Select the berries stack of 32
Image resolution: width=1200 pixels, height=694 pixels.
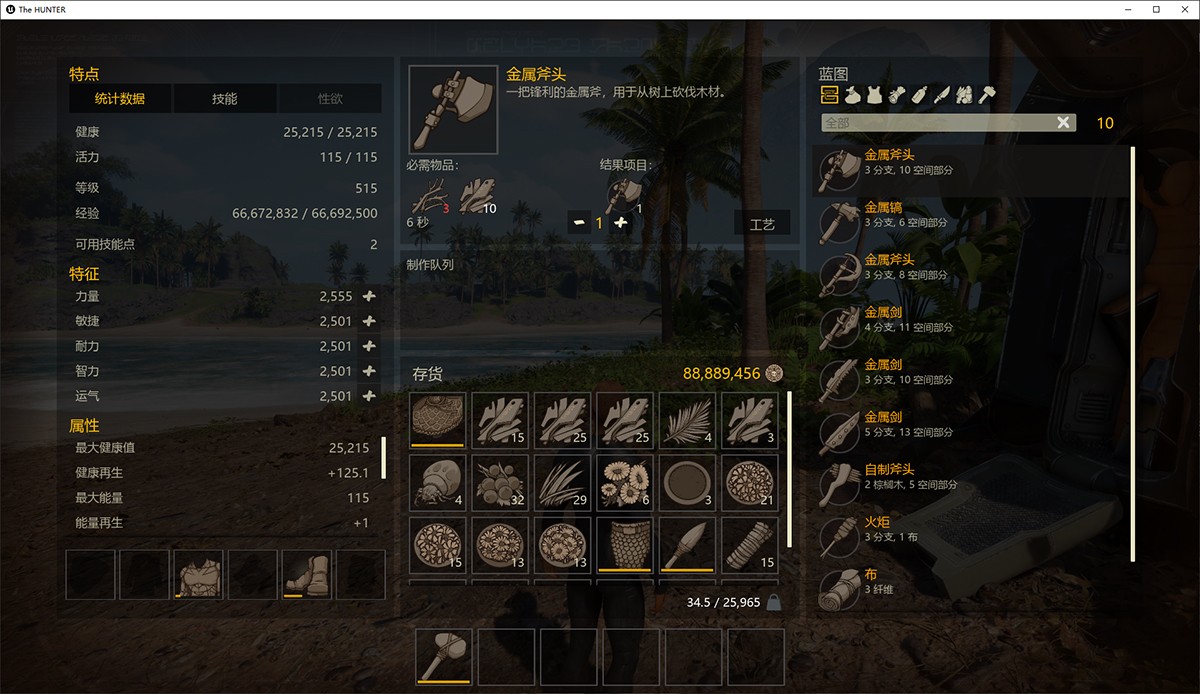(500, 482)
